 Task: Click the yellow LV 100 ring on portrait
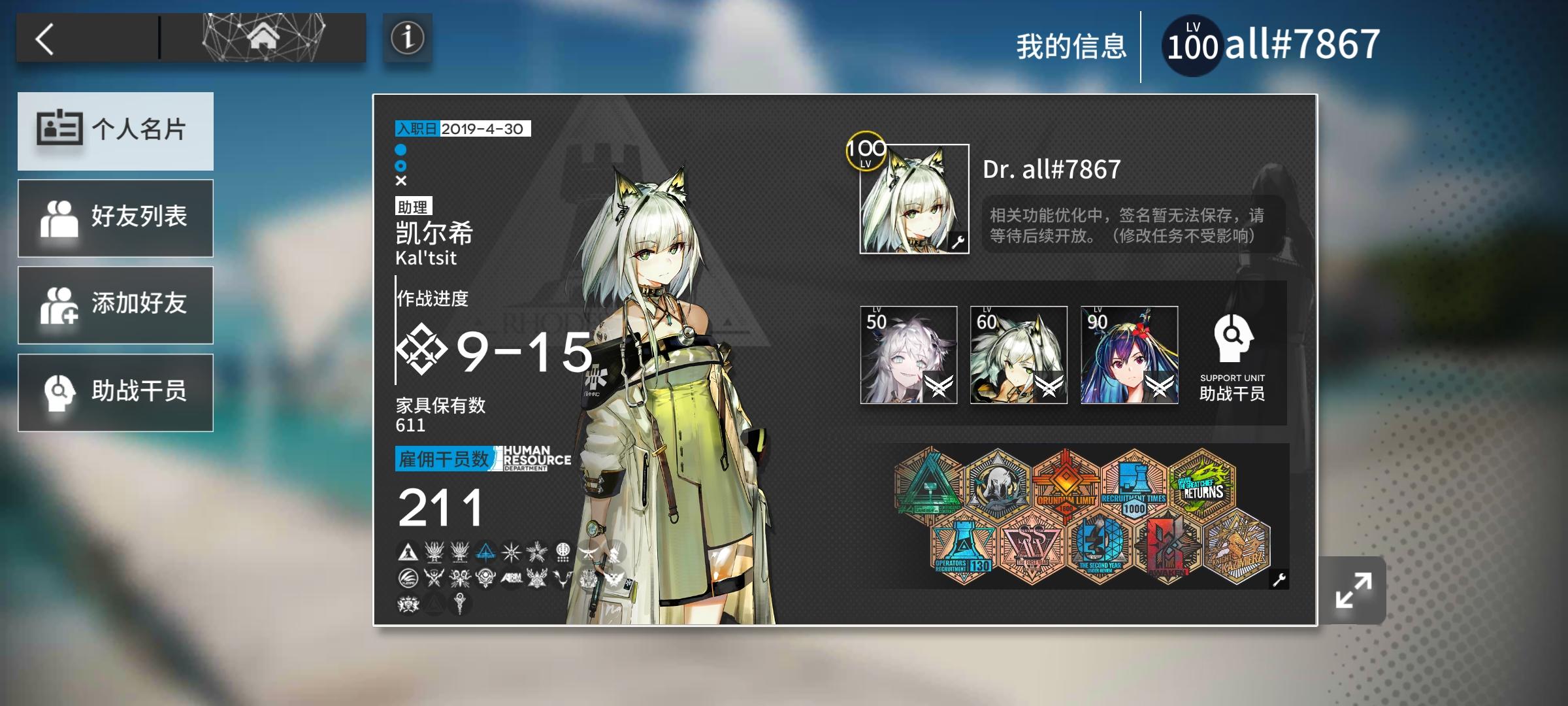click(x=864, y=152)
